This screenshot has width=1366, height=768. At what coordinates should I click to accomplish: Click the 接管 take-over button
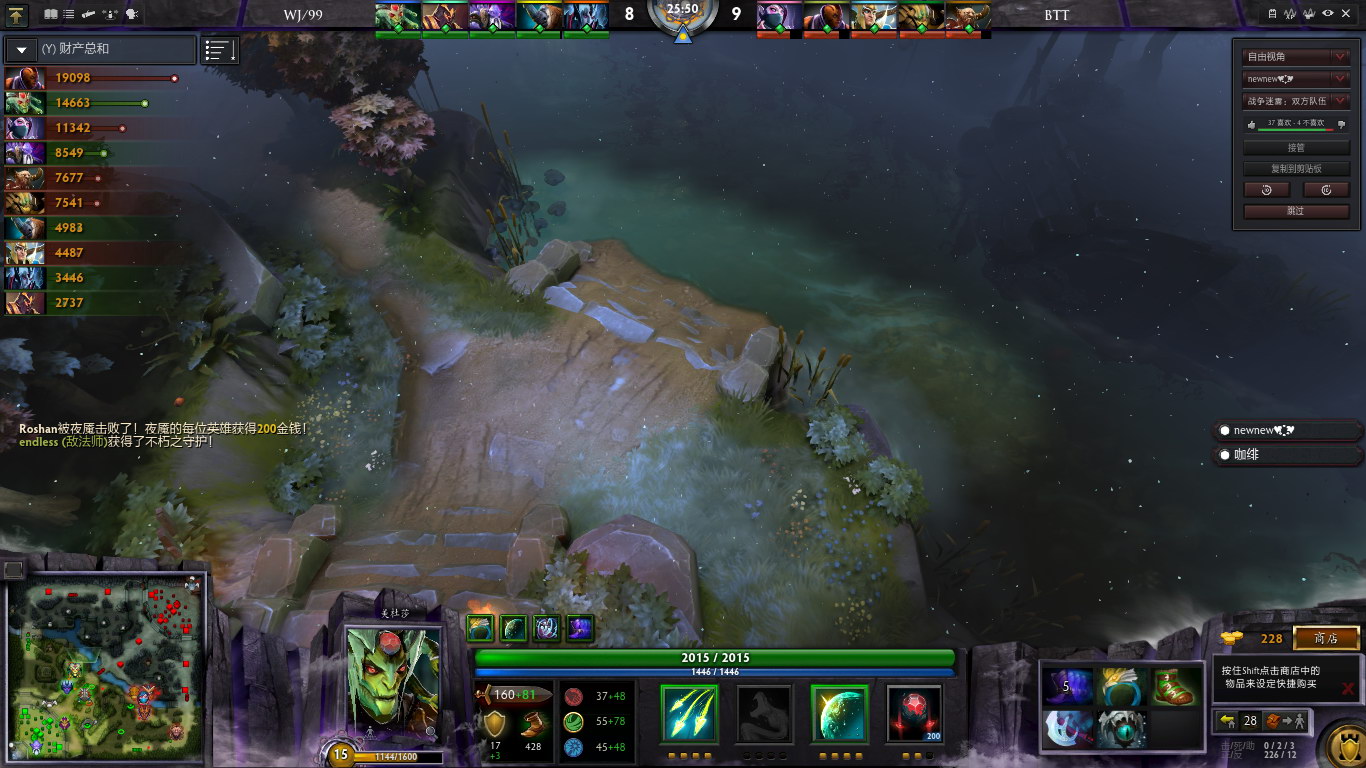(1296, 147)
